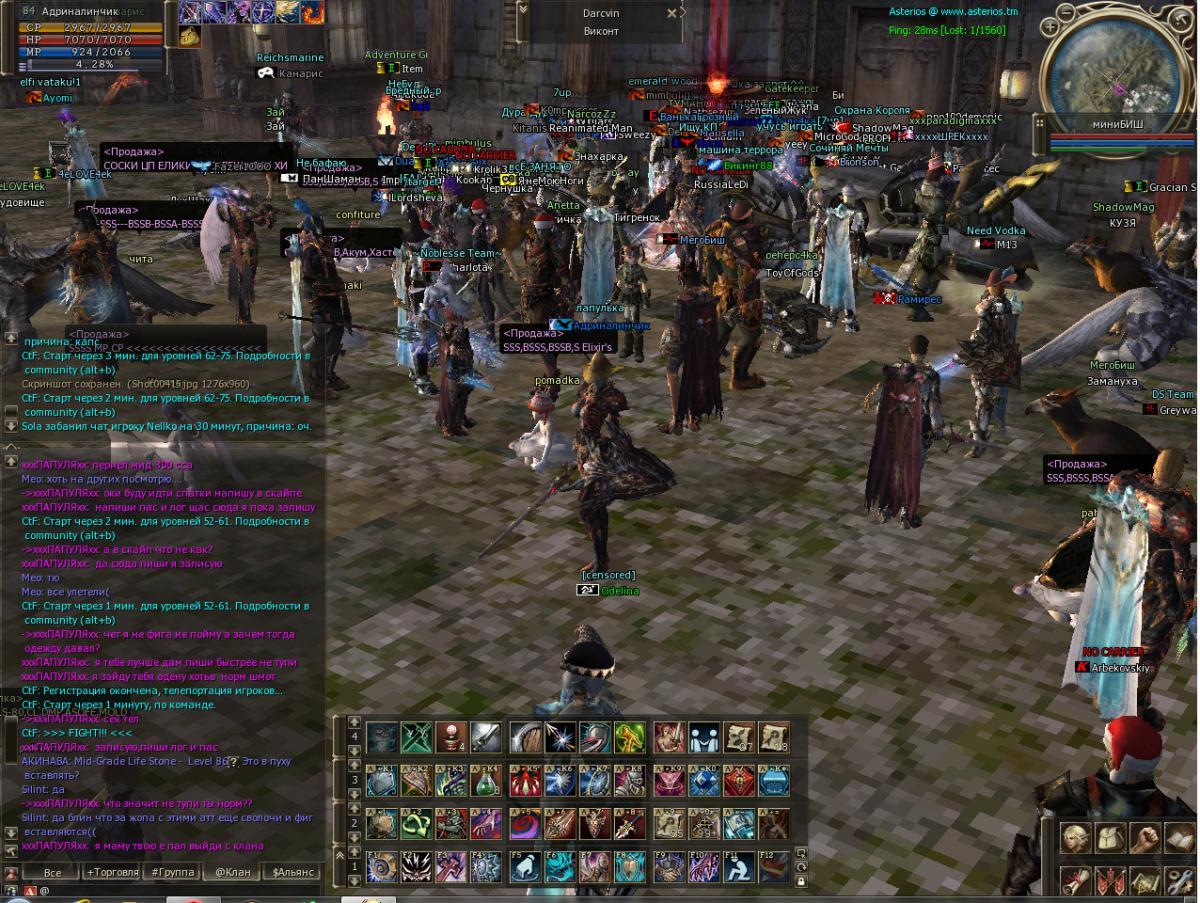Viewport: 1200px width, 903px height.
Task: Use the red swirl skill in slot 5
Action: coord(525,824)
